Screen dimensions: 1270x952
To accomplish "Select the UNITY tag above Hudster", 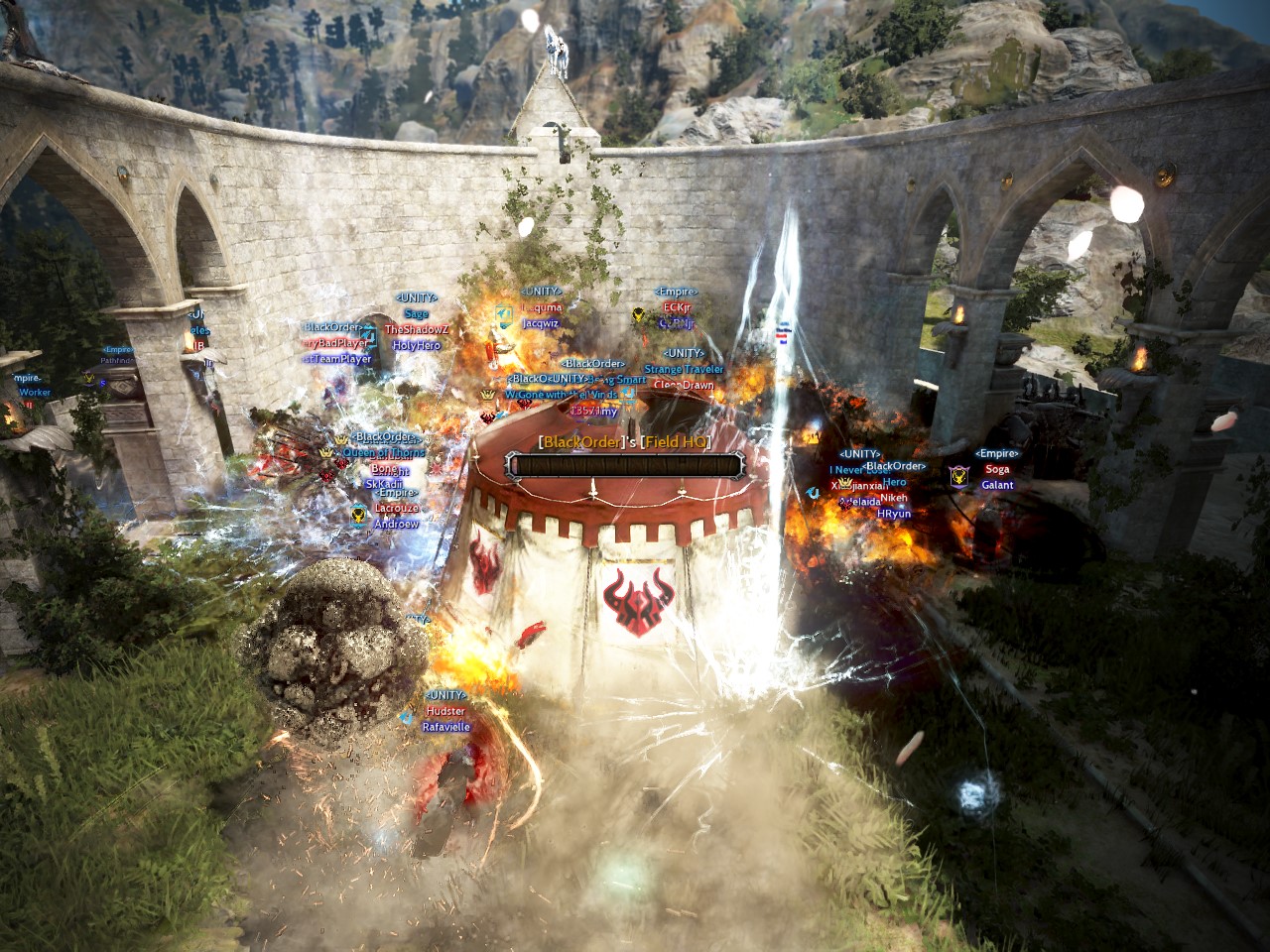I will 444,695.
